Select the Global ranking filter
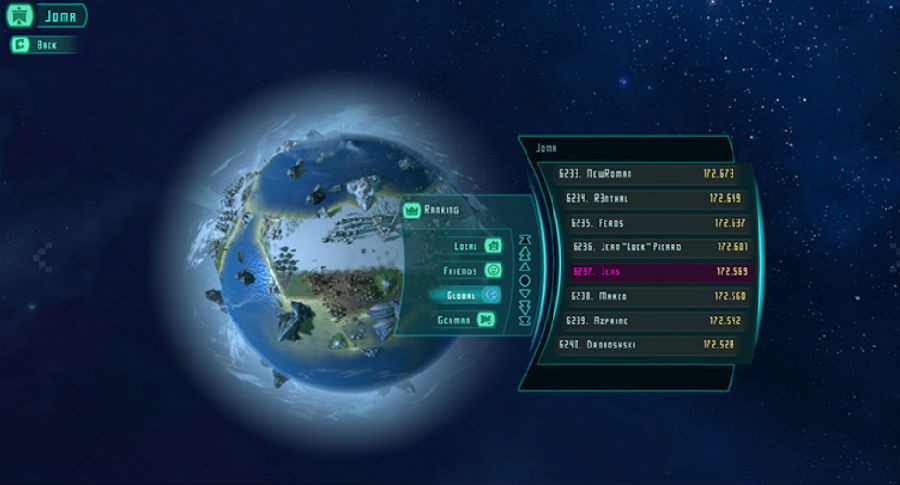The image size is (900, 485). click(466, 295)
